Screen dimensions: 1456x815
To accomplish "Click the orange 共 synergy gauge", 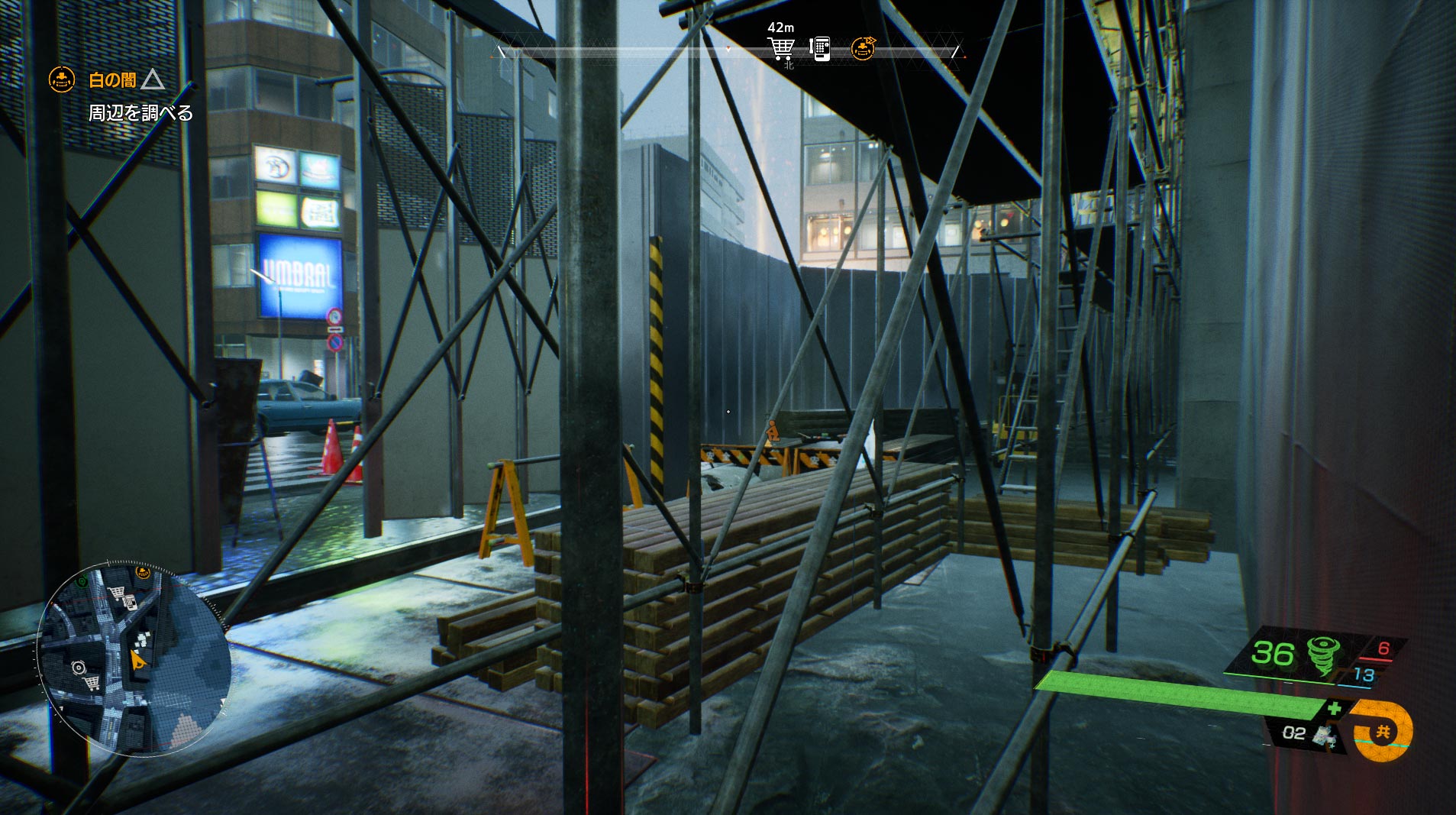I will pos(1382,731).
